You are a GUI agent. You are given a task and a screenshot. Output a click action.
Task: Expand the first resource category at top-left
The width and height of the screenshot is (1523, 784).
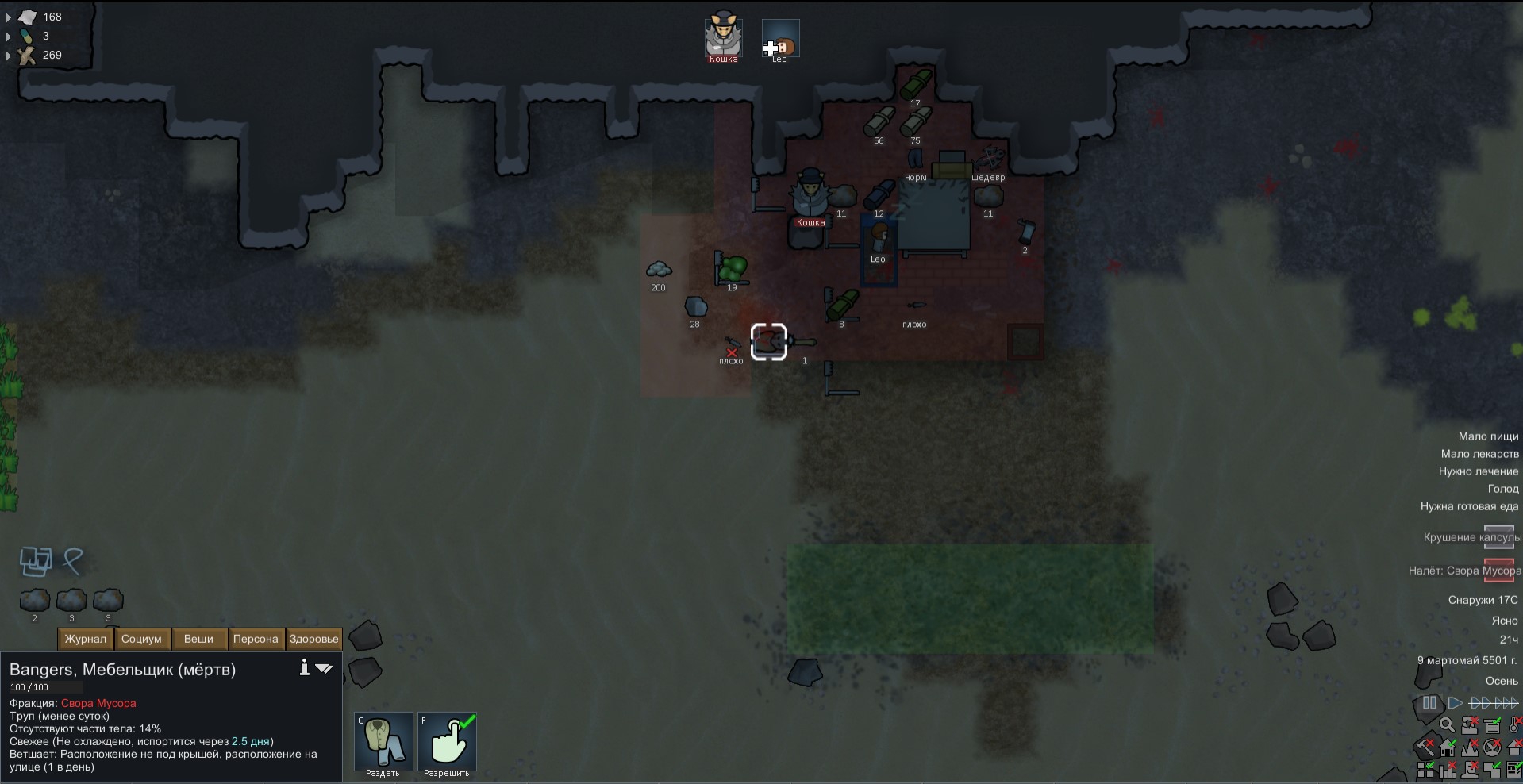(x=9, y=17)
